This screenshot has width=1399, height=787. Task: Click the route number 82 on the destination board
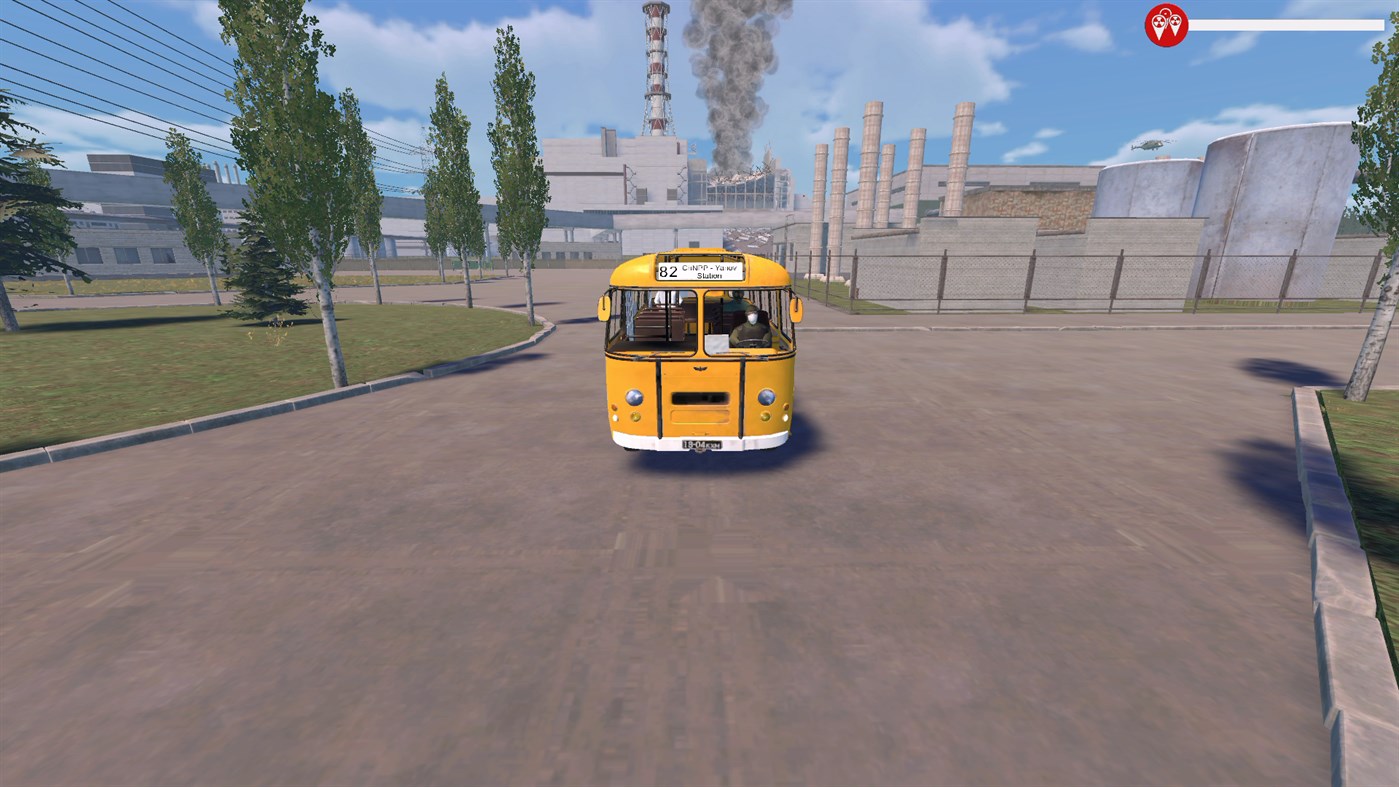point(668,271)
